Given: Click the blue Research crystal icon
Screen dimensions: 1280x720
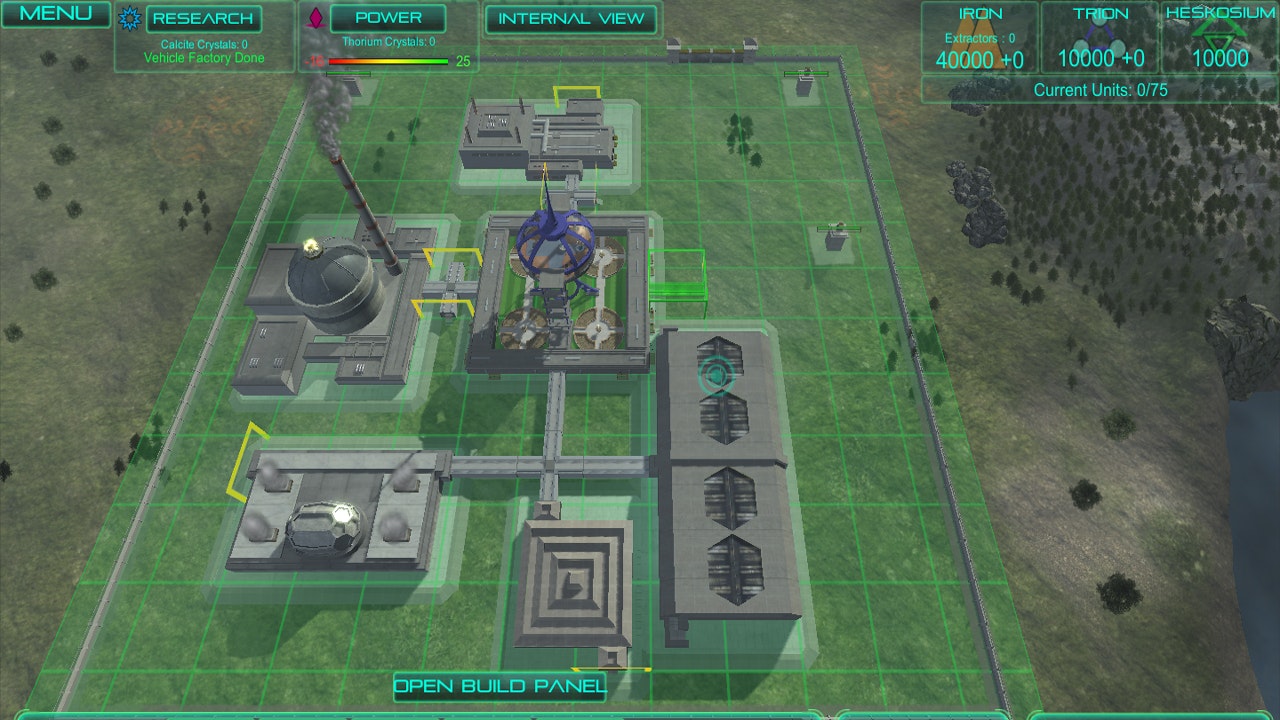Looking at the screenshot, I should pos(128,18).
